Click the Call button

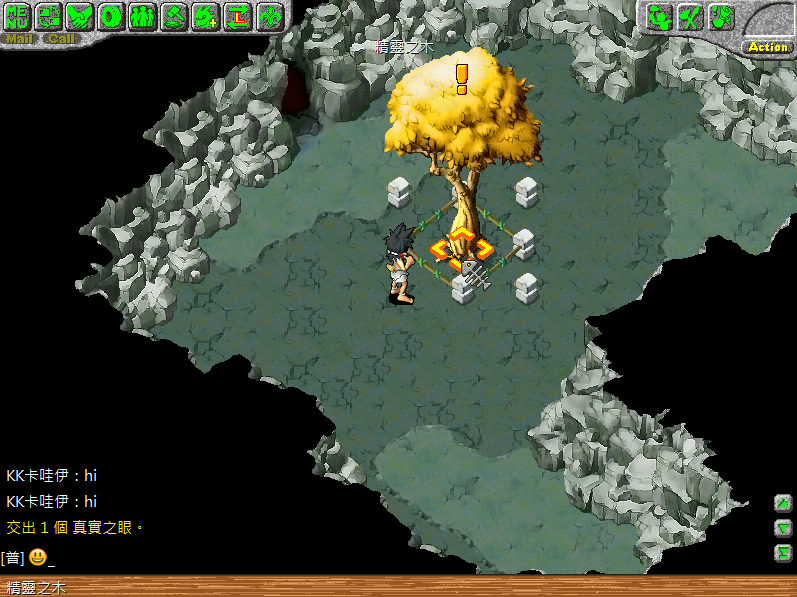click(61, 39)
